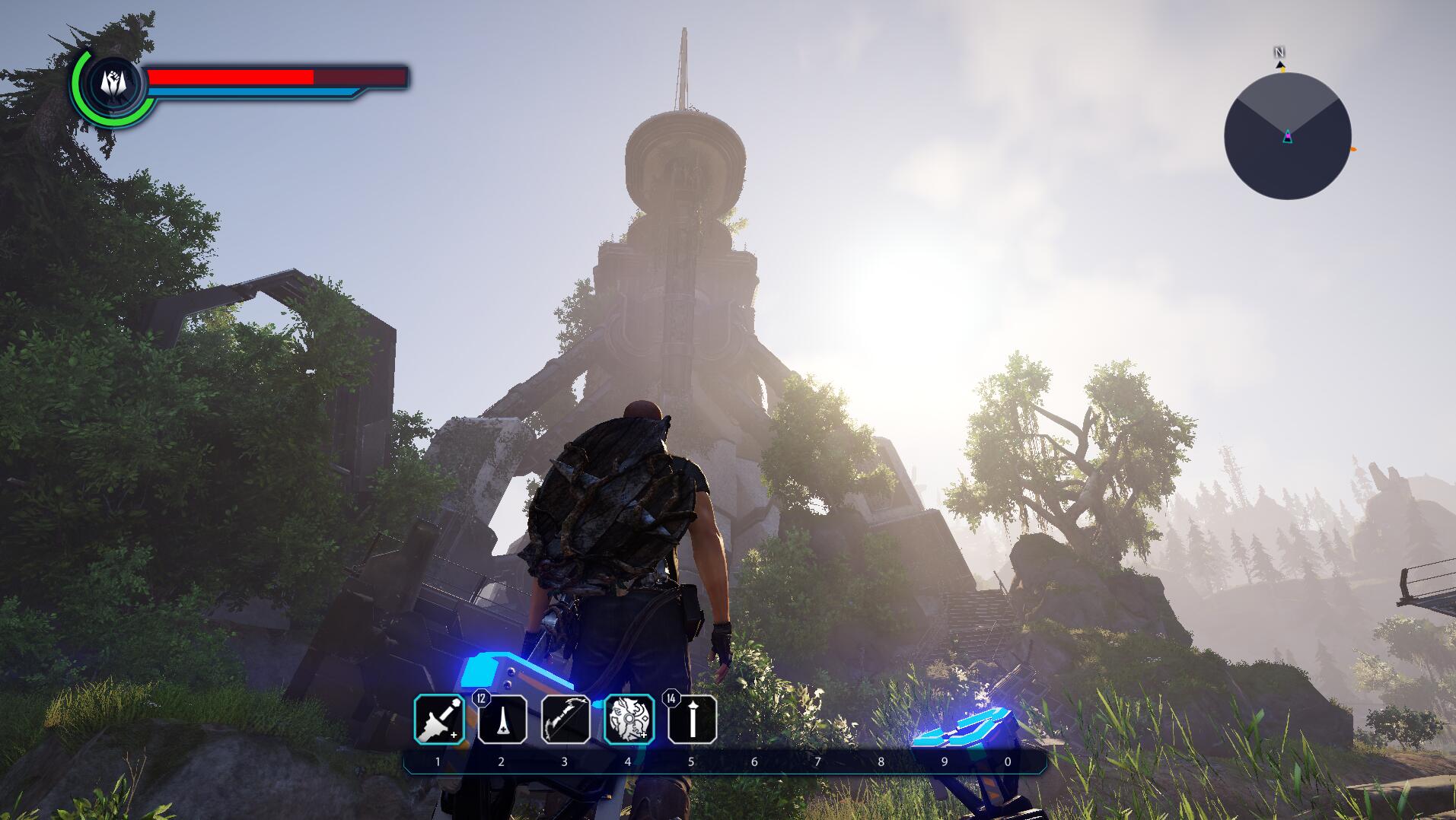Click the north indicator on the compass
This screenshot has width=1456, height=820.
click(1278, 52)
